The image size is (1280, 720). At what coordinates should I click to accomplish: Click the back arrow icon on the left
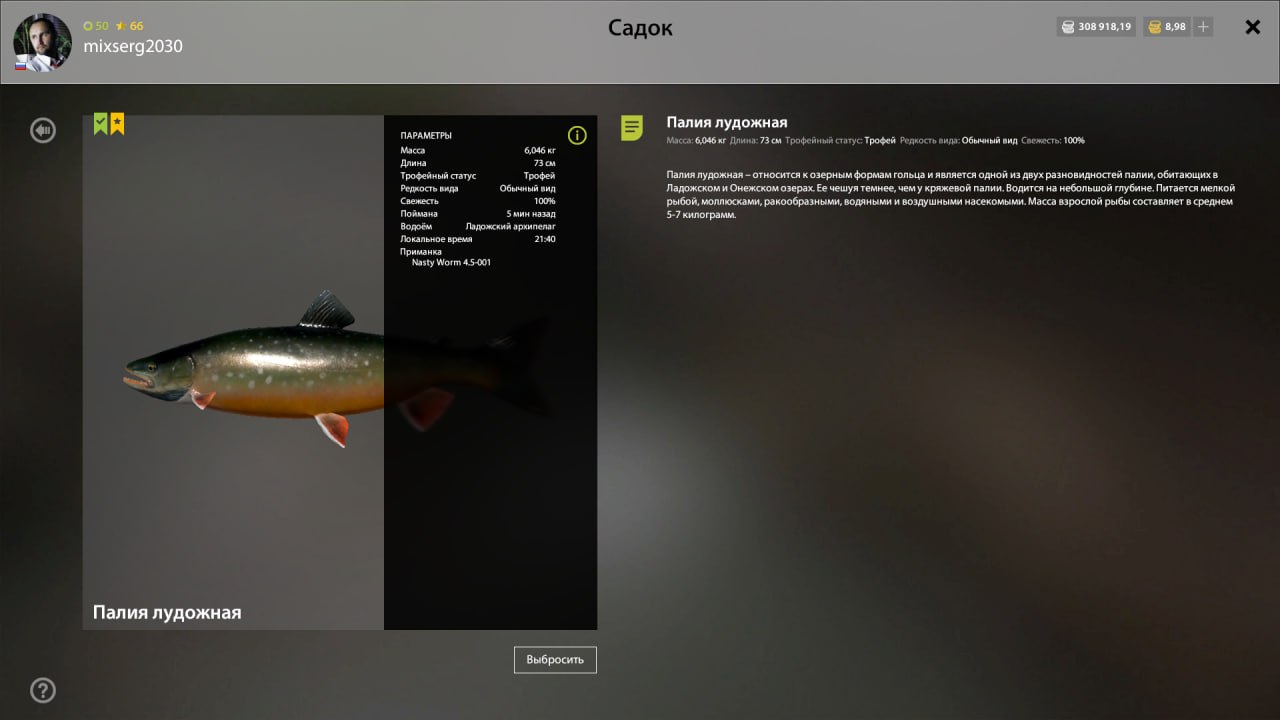42,130
